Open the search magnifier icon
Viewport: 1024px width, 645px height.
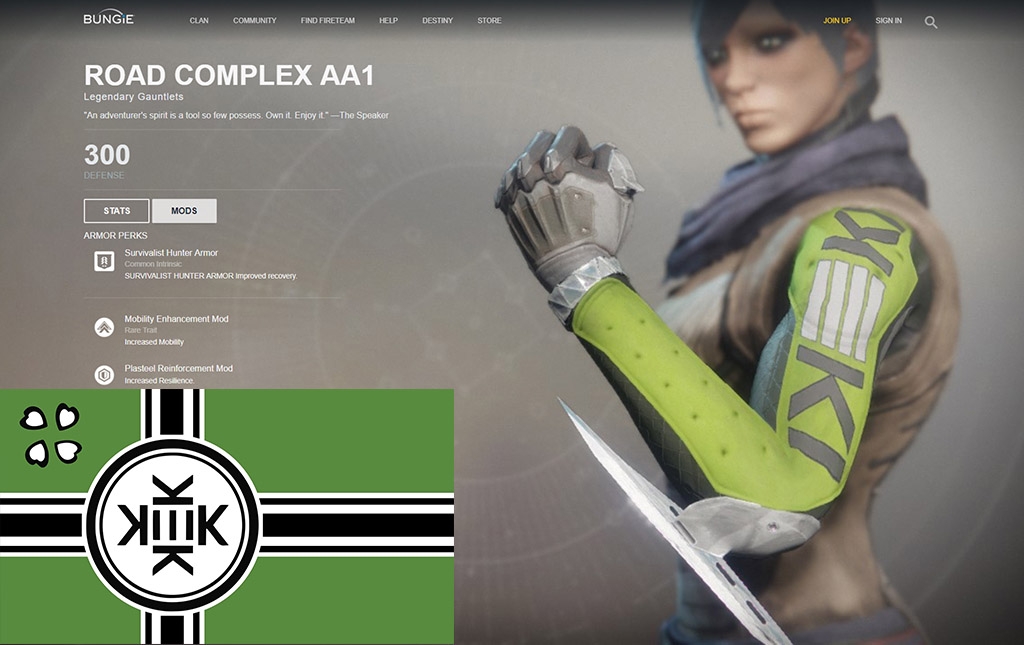[931, 22]
